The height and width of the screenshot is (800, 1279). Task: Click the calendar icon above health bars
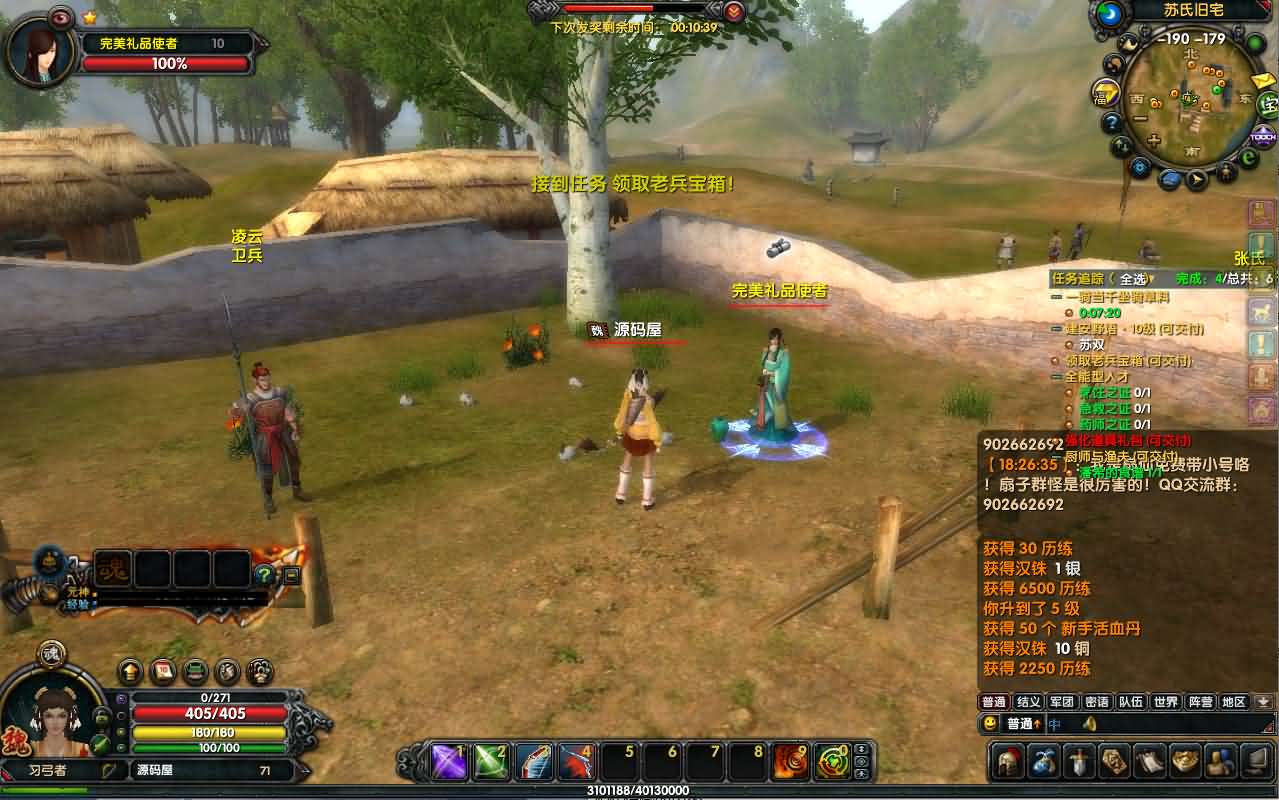tap(163, 672)
